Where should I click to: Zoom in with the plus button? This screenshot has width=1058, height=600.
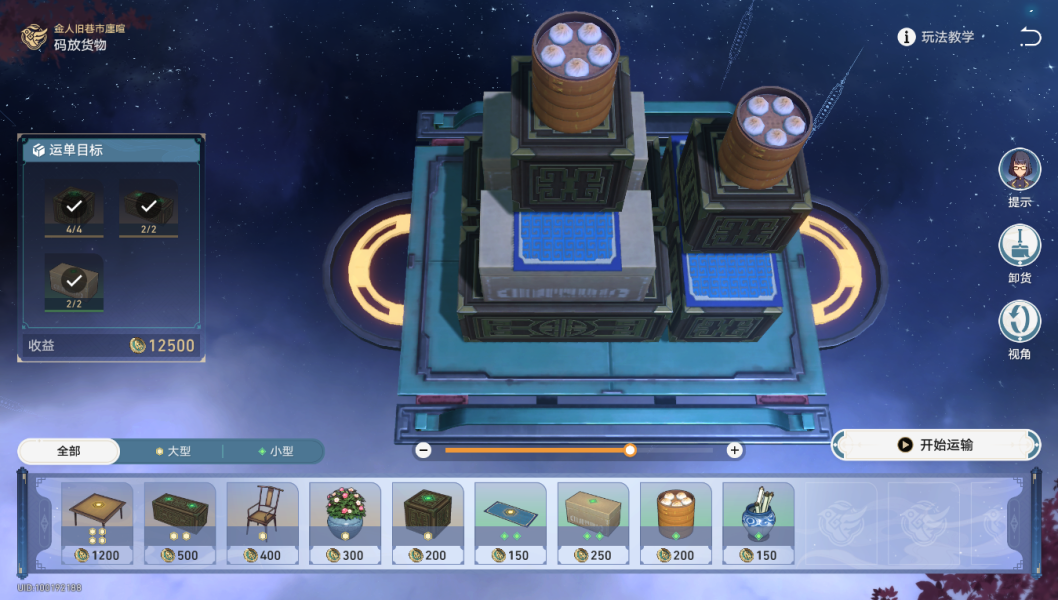pos(734,450)
